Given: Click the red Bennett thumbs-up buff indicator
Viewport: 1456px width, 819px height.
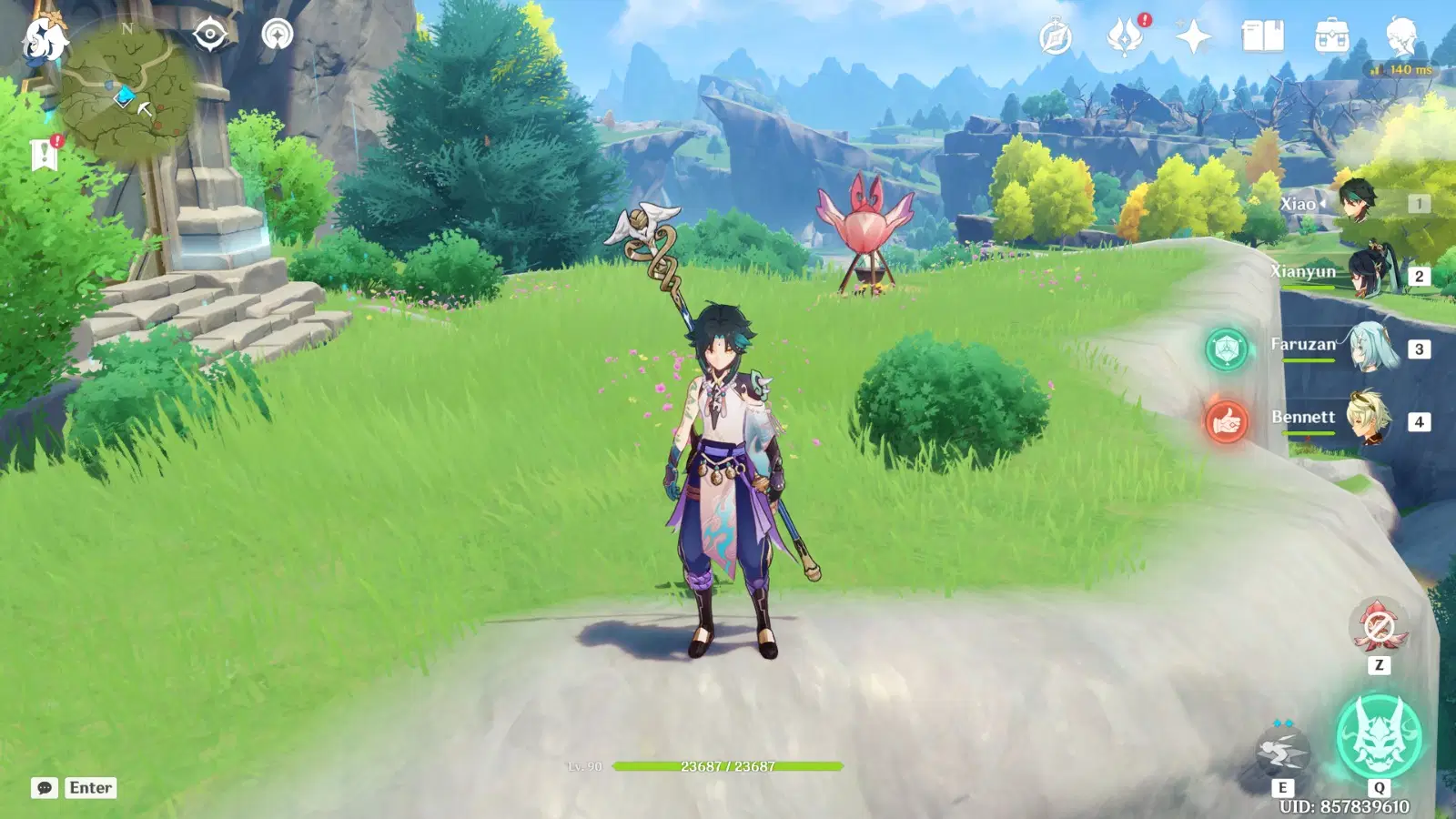Looking at the screenshot, I should tap(1227, 420).
